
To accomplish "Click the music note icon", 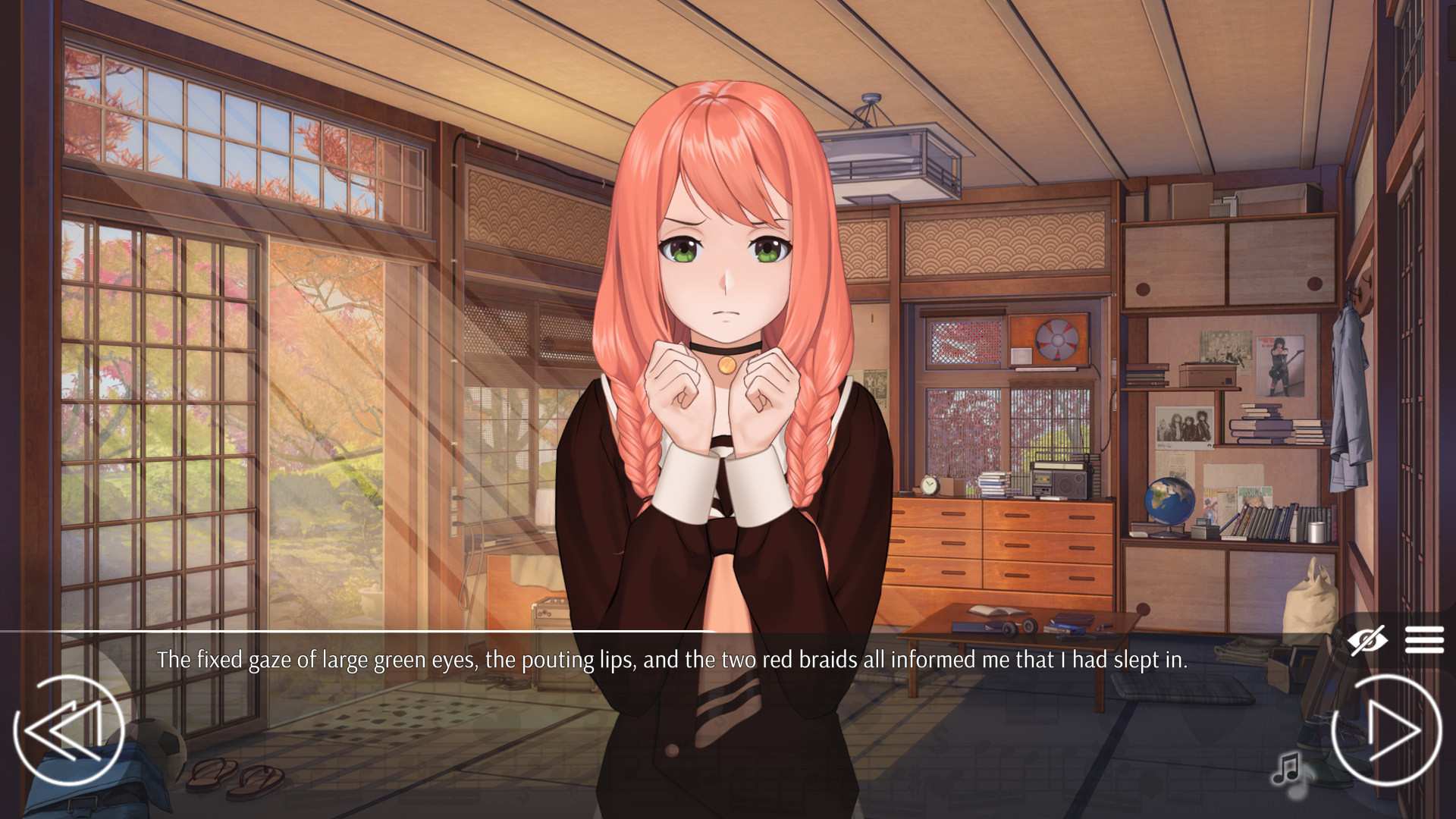I will click(x=1287, y=767).
